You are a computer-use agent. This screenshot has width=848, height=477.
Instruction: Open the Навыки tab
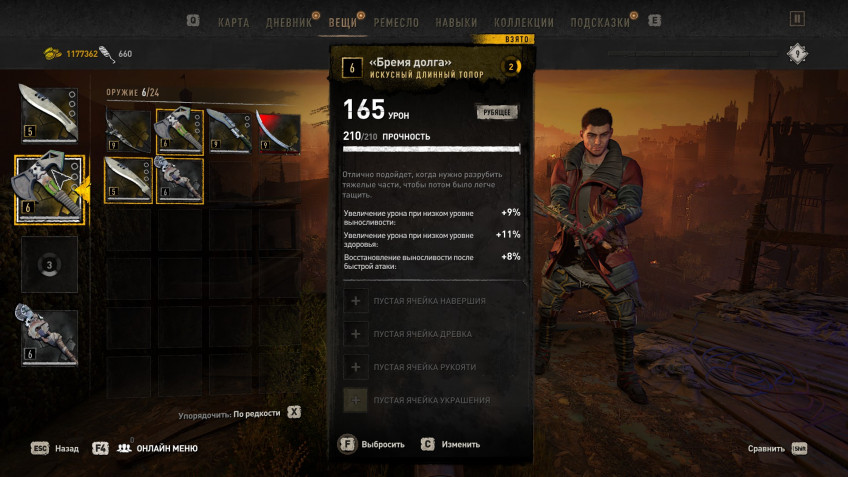coord(456,22)
